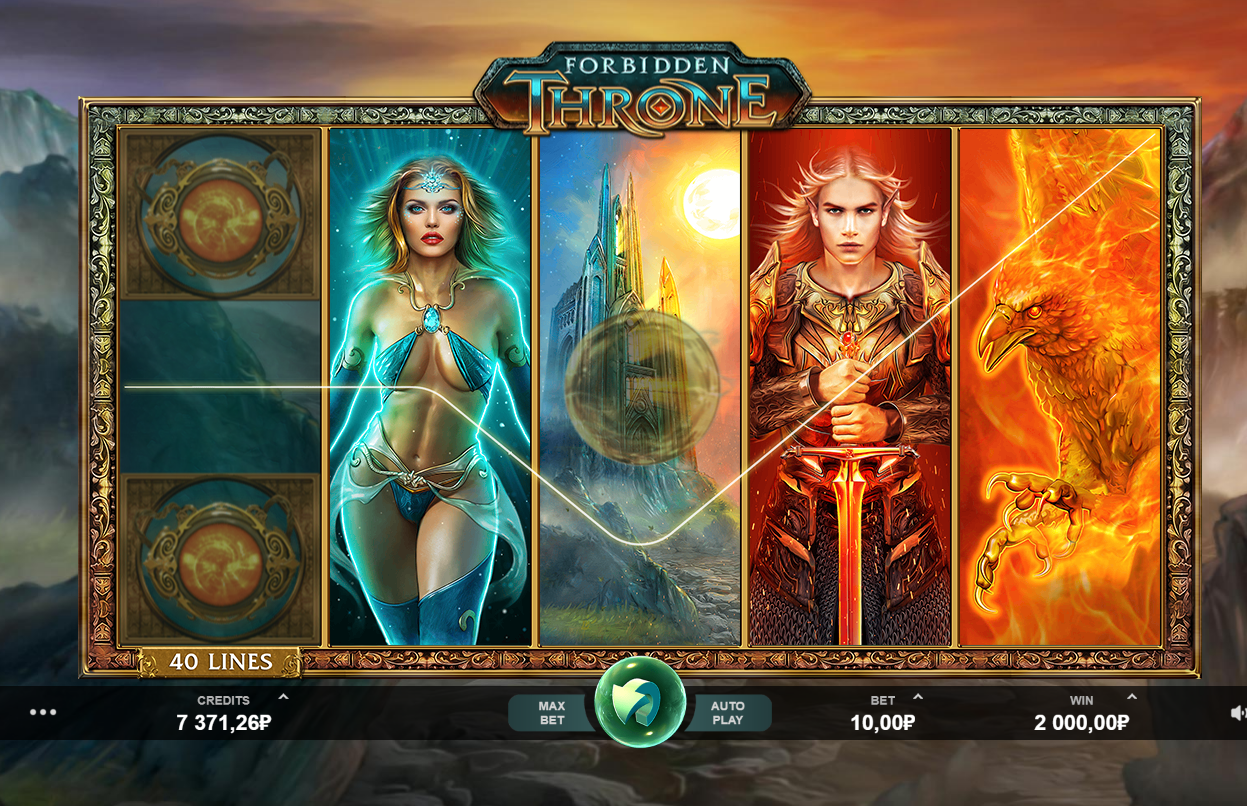This screenshot has height=806, width=1247.
Task: Click the 40 Lines plaque
Action: [220, 662]
